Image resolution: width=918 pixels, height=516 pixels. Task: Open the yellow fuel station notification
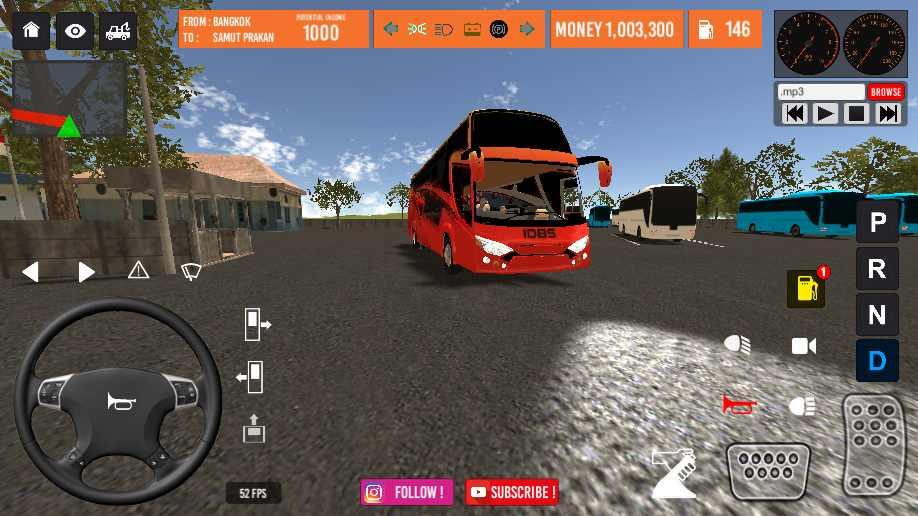[806, 289]
